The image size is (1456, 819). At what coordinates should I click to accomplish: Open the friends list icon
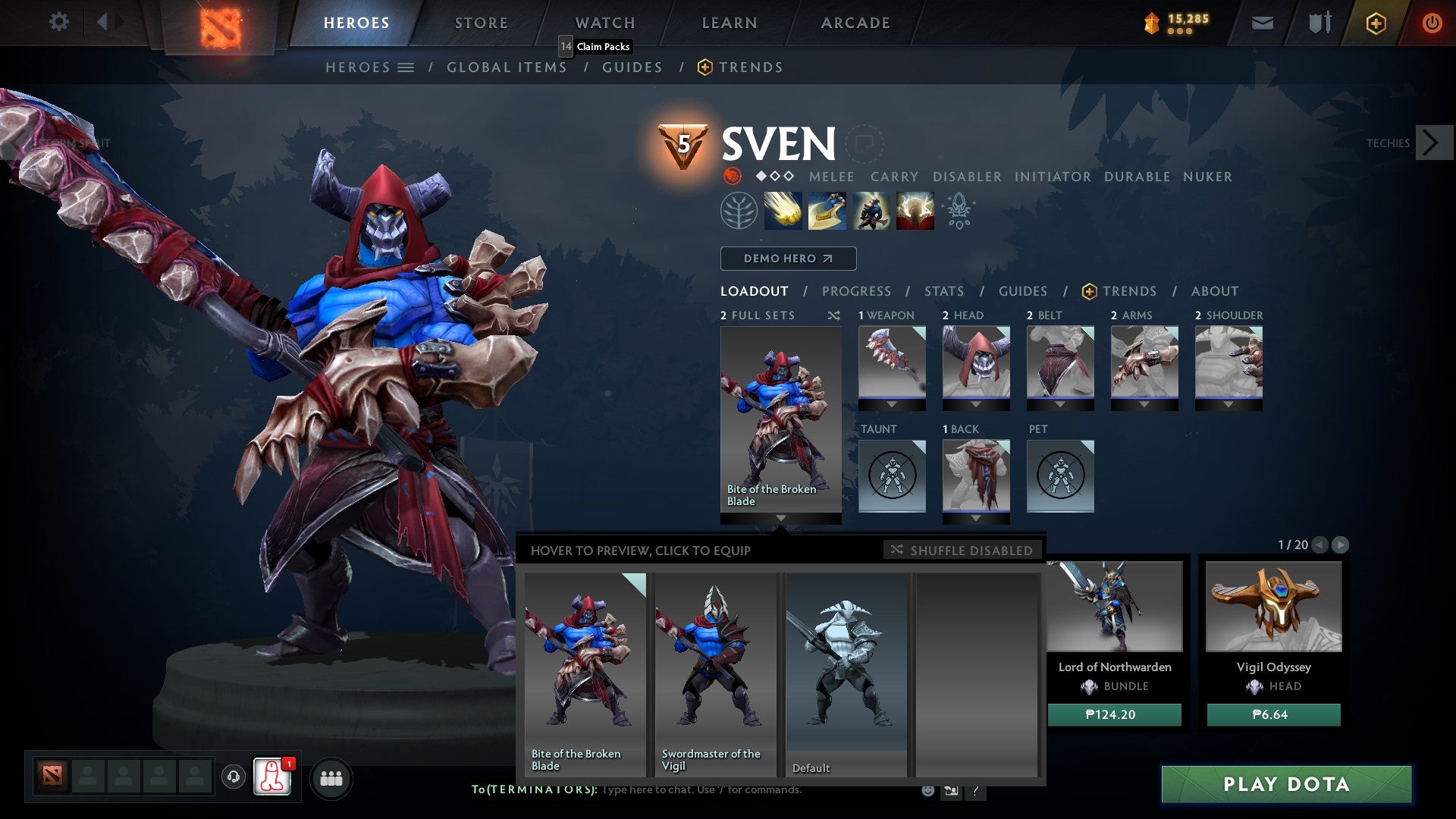click(331, 778)
